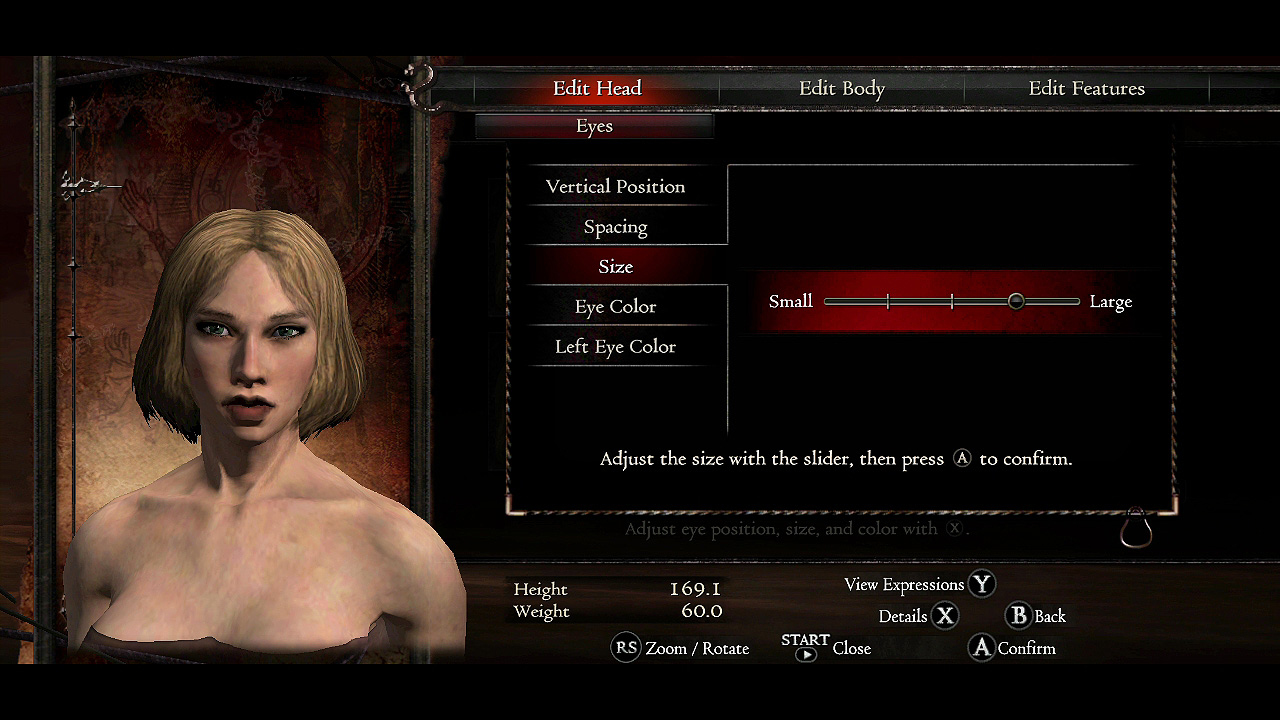Click the highlighted Size entry

[615, 267]
